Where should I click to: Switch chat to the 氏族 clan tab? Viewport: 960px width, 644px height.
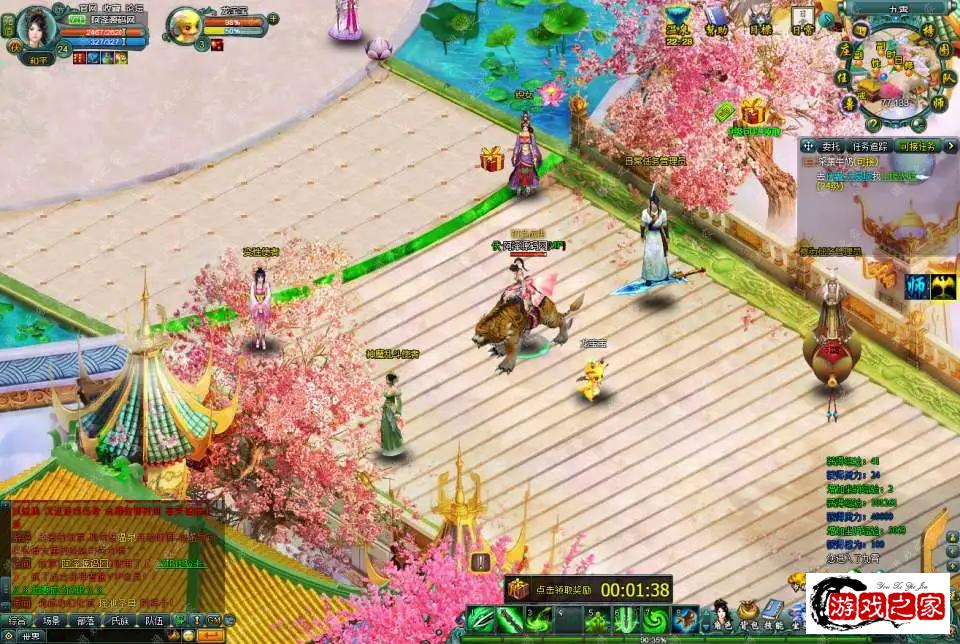click(119, 620)
